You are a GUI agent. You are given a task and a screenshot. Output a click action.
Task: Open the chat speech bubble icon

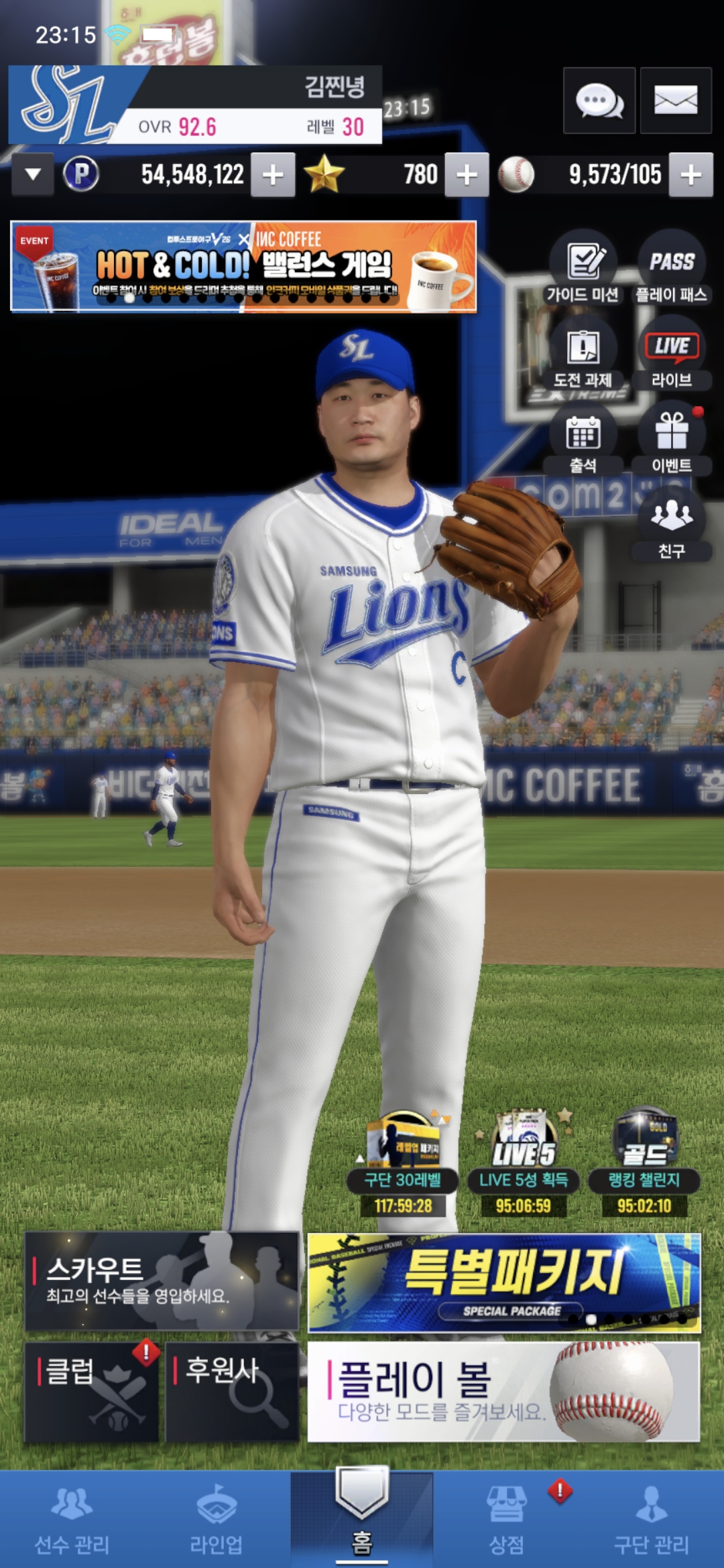point(599,101)
